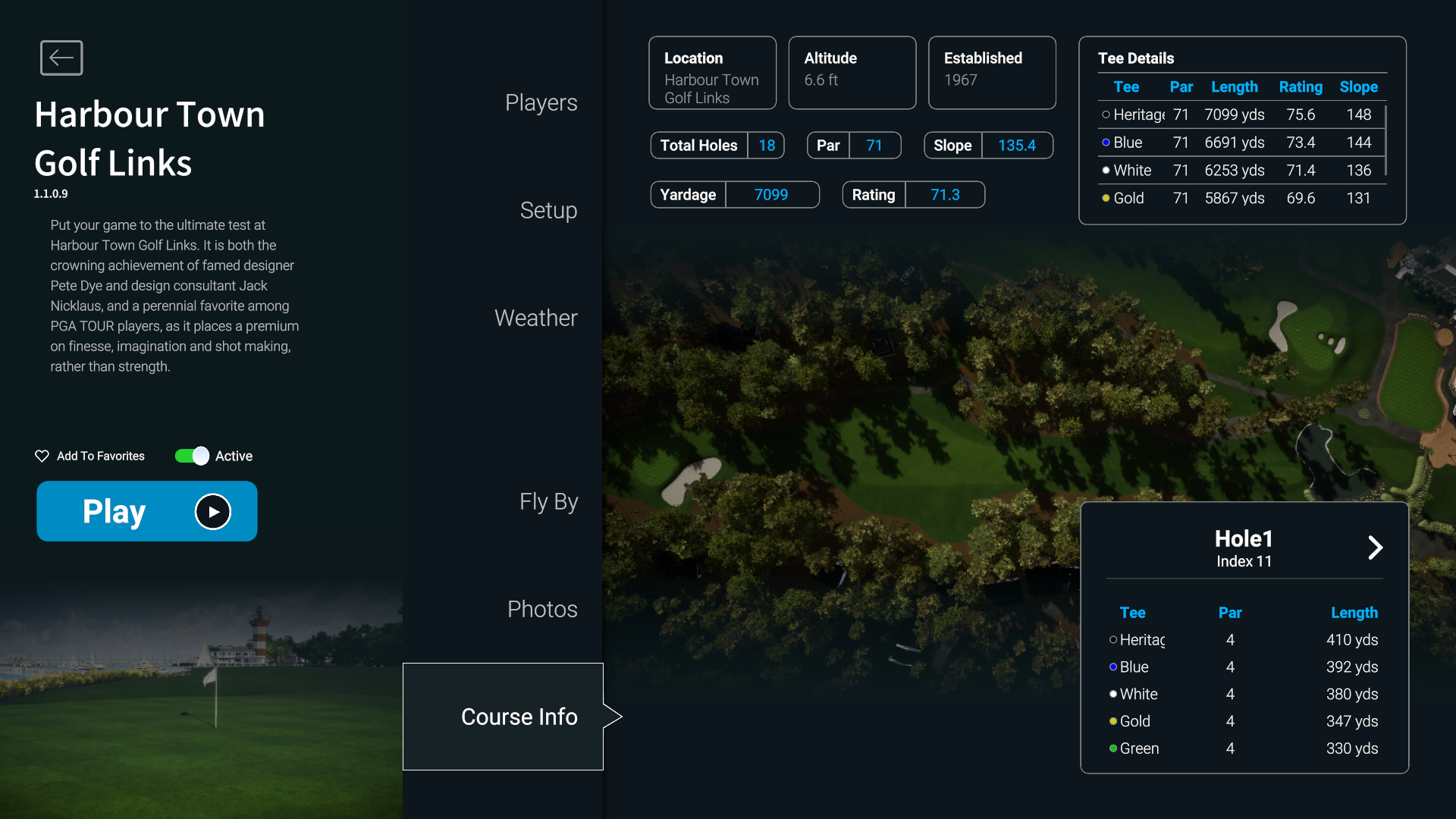The width and height of the screenshot is (1456, 819).
Task: Click Add To Favorites
Action: pyautogui.click(x=99, y=456)
